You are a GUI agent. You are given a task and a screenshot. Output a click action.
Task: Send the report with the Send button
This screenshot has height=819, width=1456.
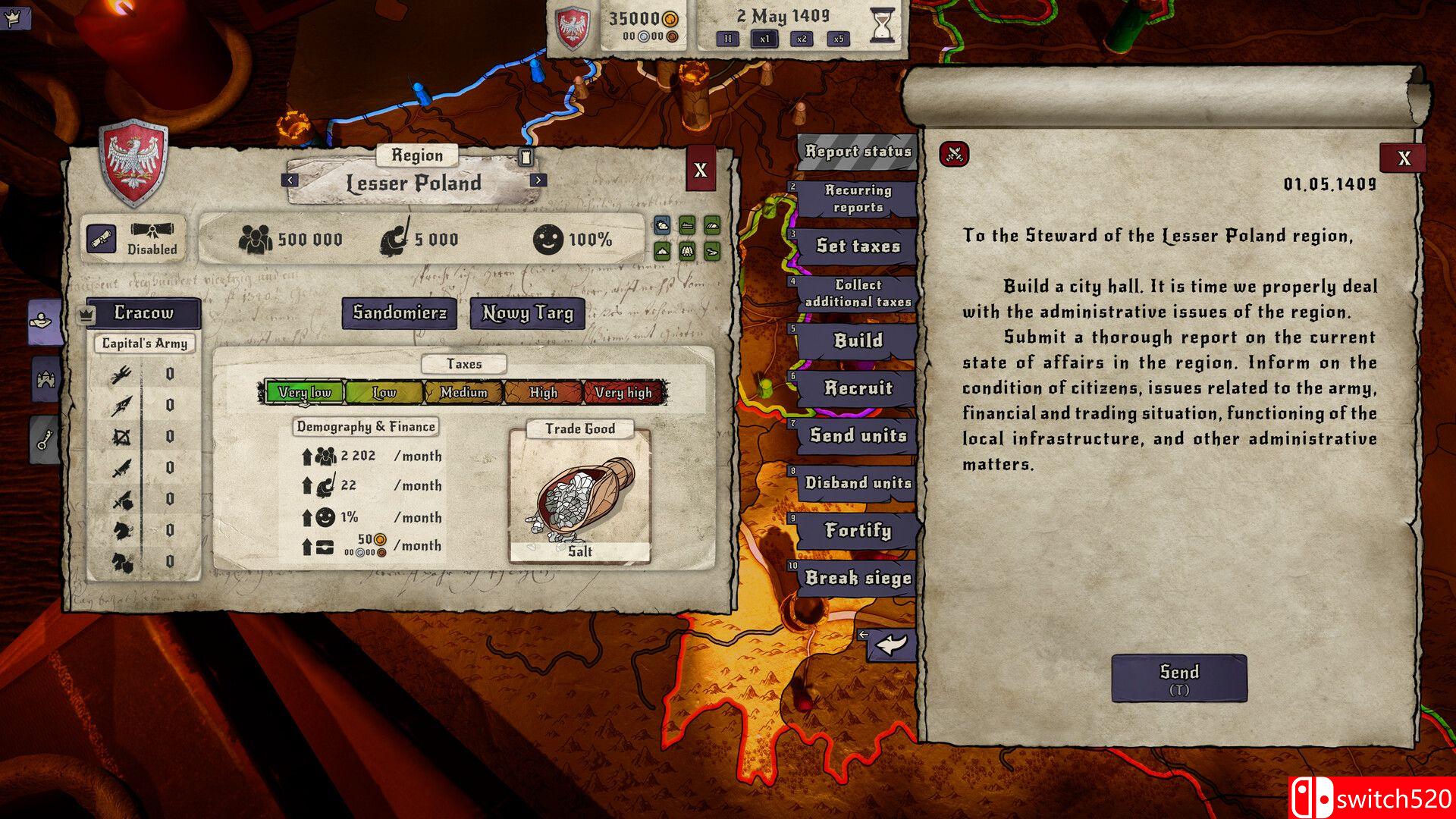[1178, 677]
